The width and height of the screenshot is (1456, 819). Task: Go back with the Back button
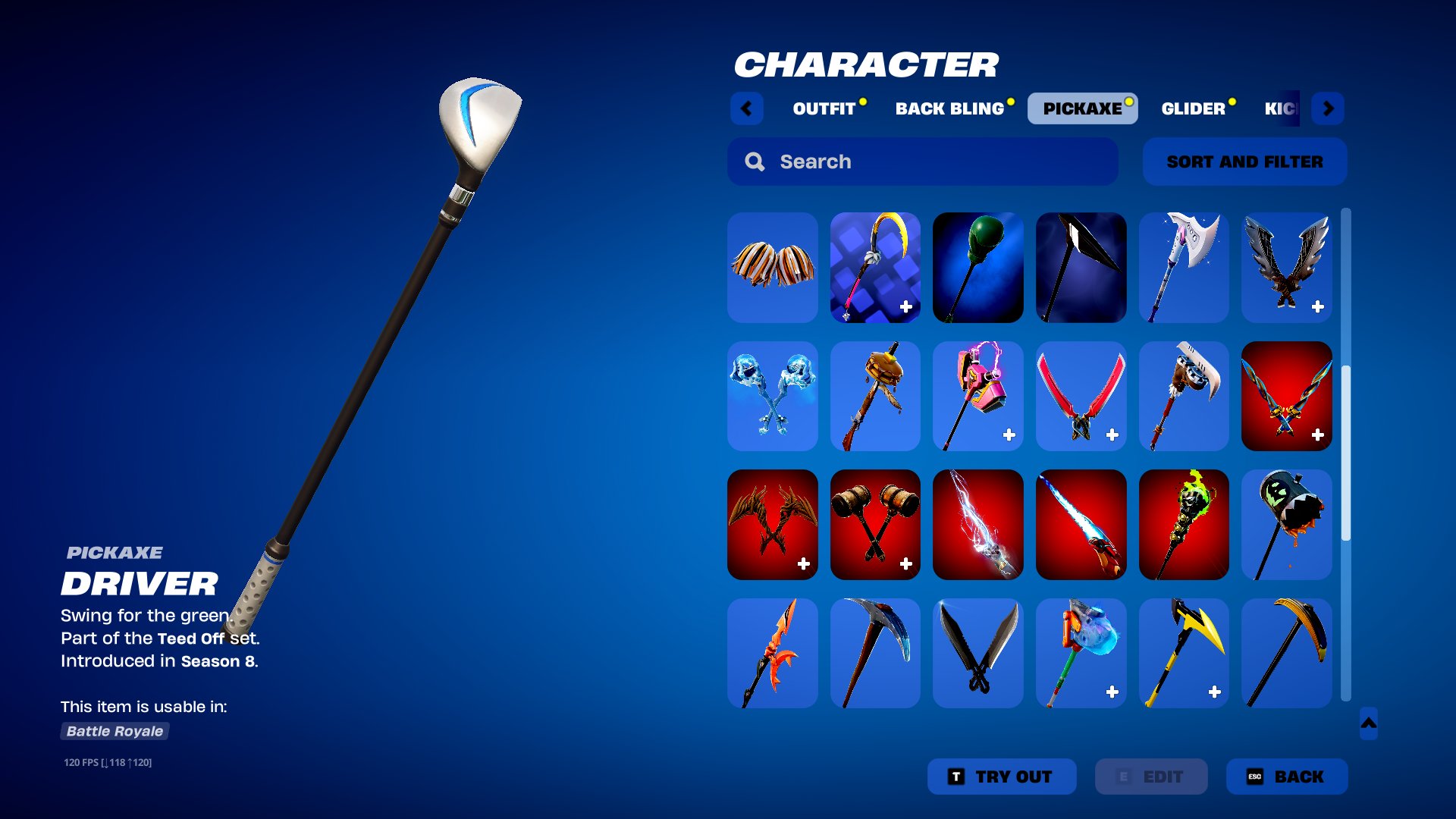1286,777
